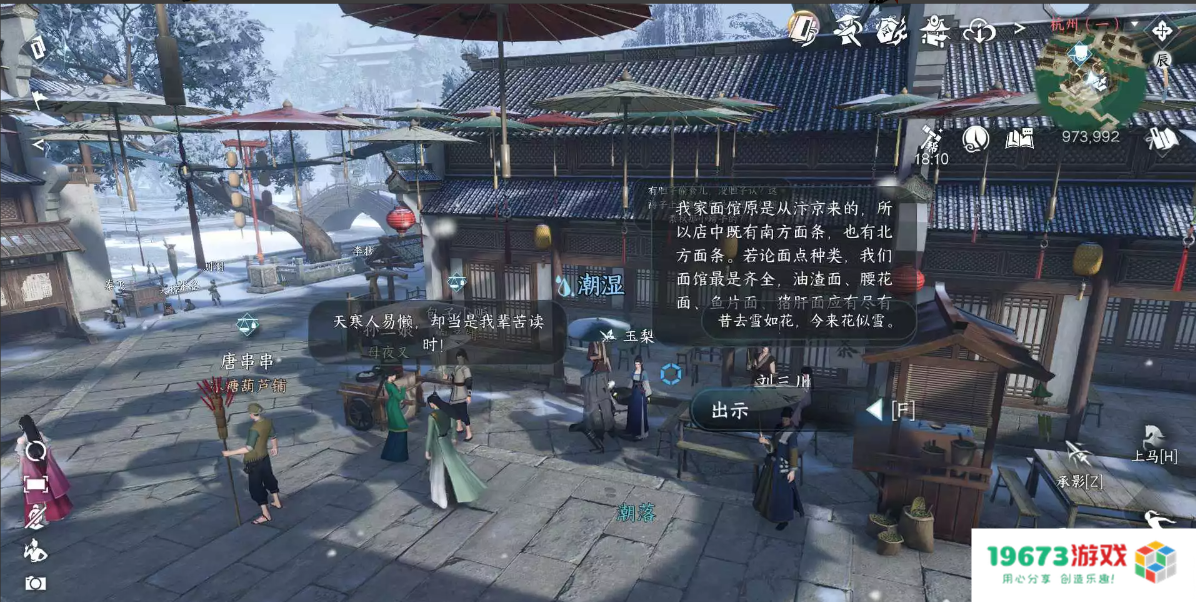Screen dimensions: 1196x602
Task: Open the character gesture emote icon
Action: (35, 549)
